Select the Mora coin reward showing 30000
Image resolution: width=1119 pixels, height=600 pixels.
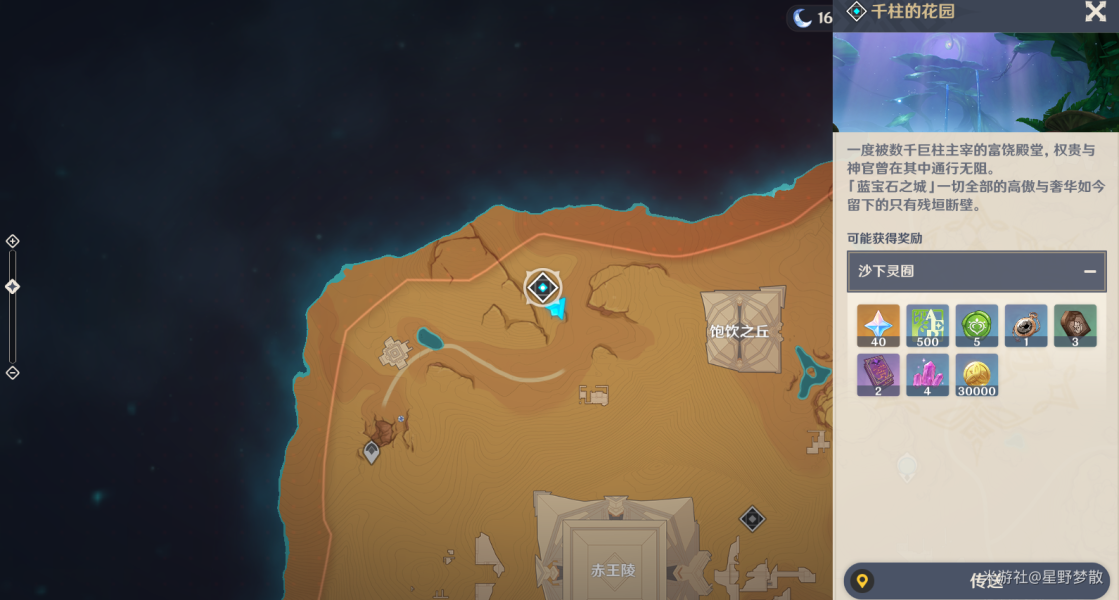coord(976,375)
